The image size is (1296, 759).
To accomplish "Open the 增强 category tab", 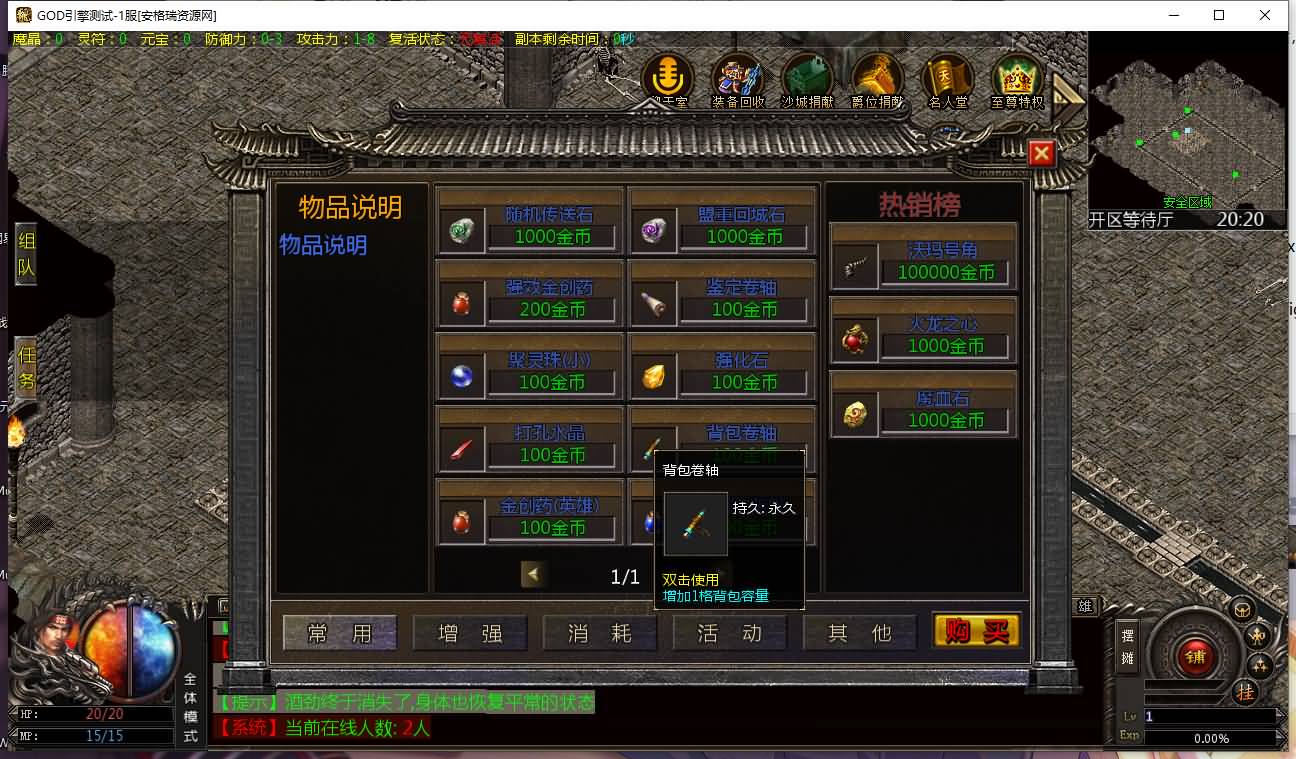I will (470, 633).
